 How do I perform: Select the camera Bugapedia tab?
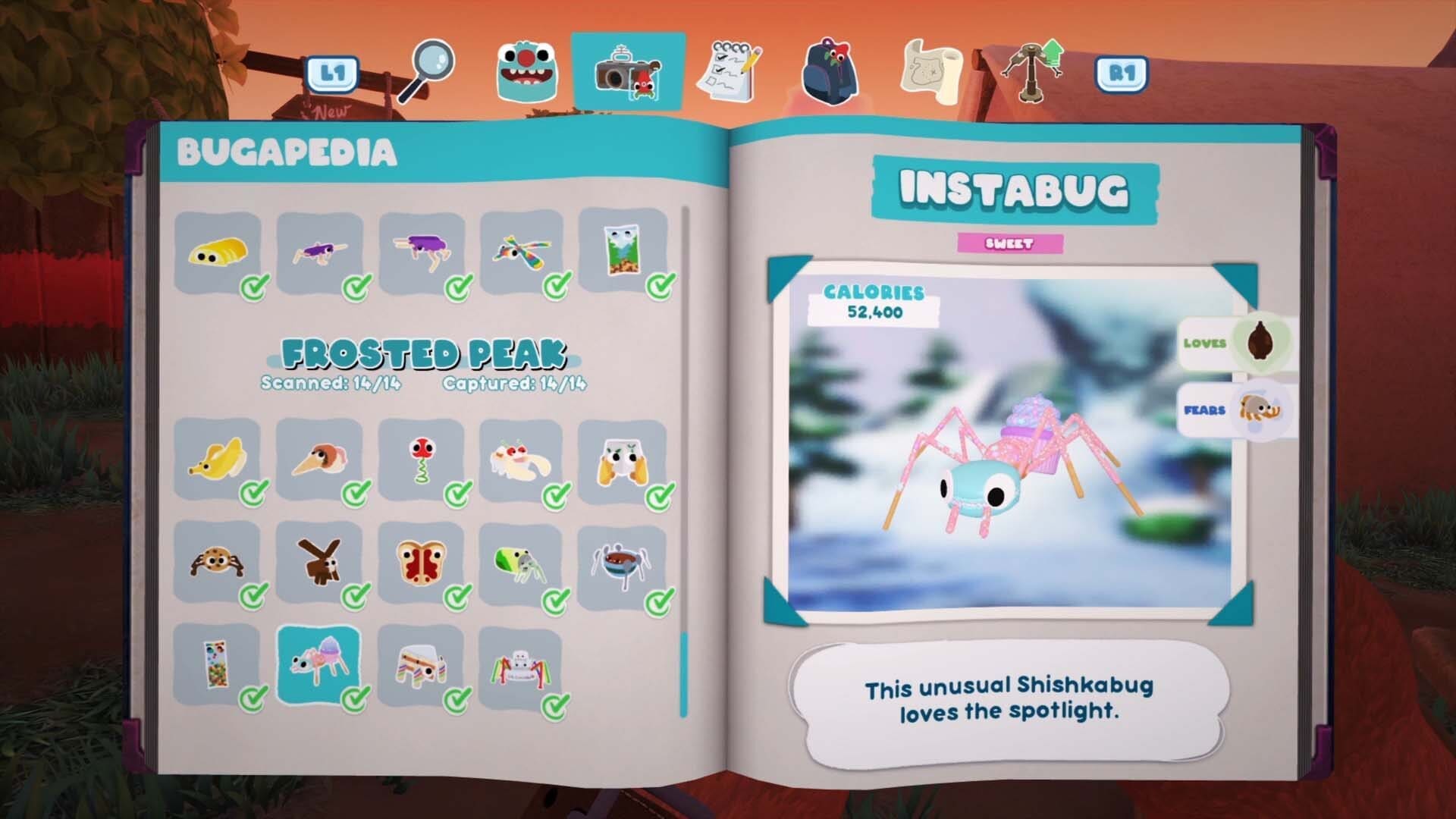coord(628,73)
